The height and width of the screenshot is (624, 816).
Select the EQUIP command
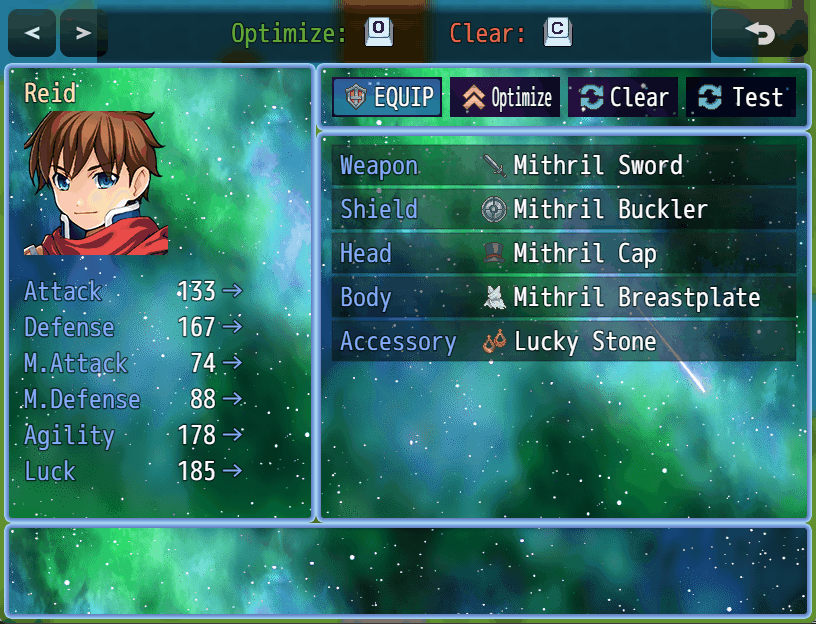[x=388, y=97]
